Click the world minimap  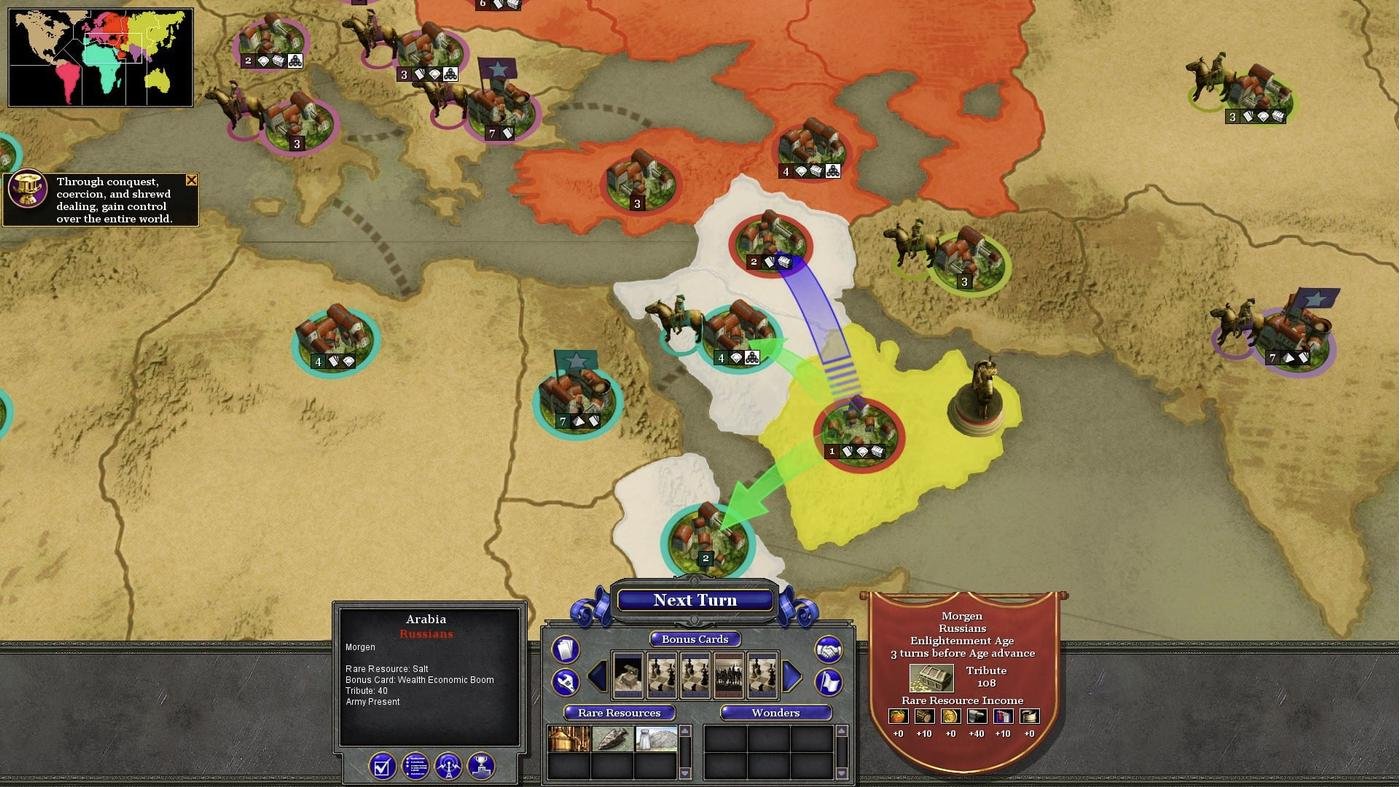click(x=100, y=58)
